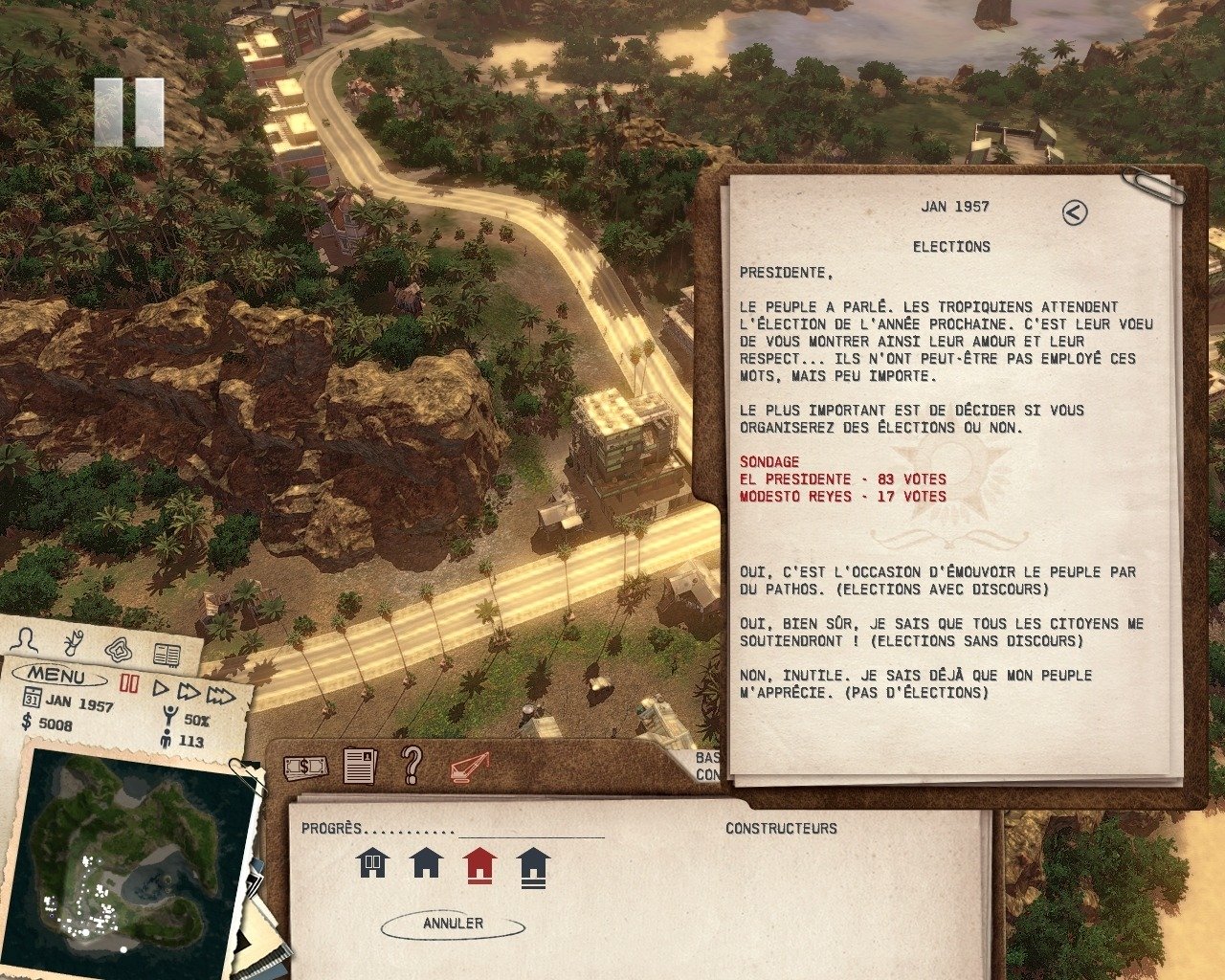Open the document info tab

coord(360,766)
